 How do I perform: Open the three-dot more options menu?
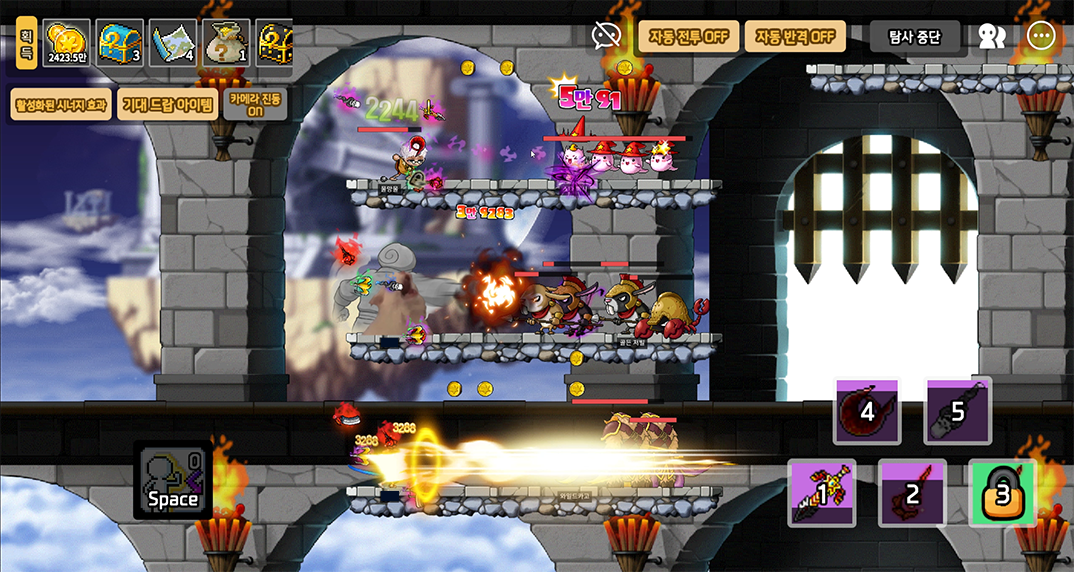(1042, 37)
